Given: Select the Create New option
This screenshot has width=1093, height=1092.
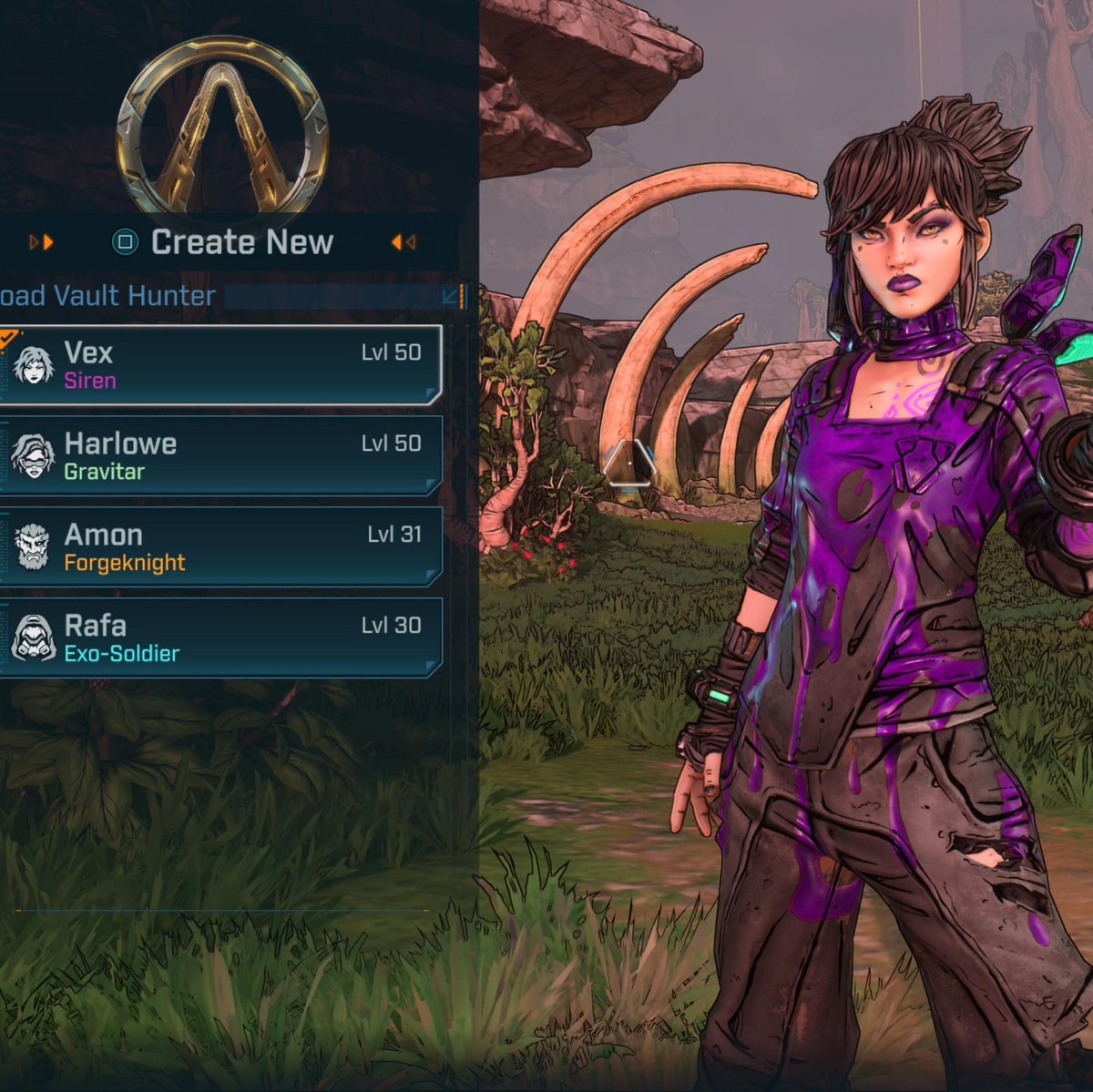Looking at the screenshot, I should tap(223, 242).
